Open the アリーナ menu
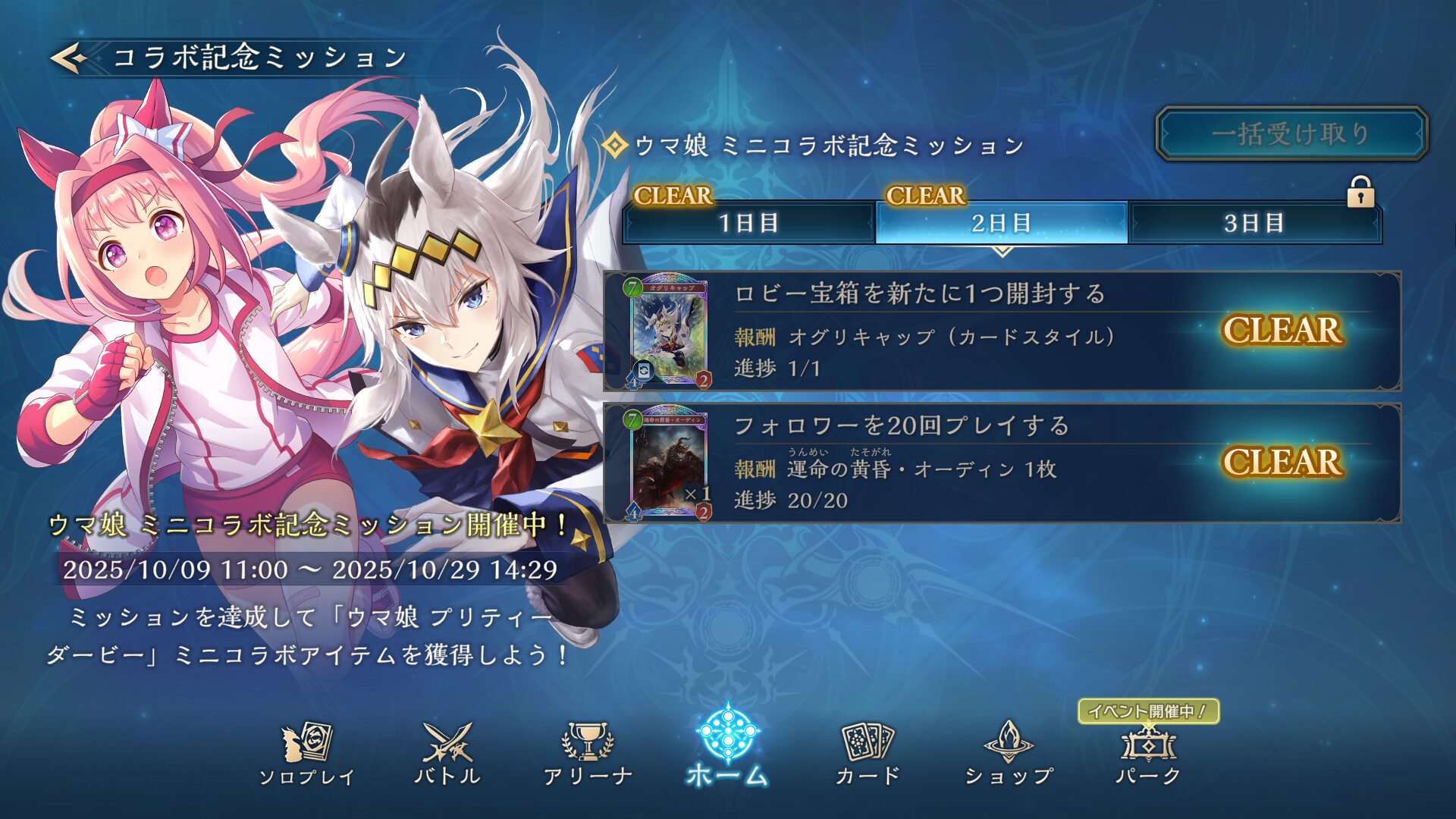 point(588,752)
